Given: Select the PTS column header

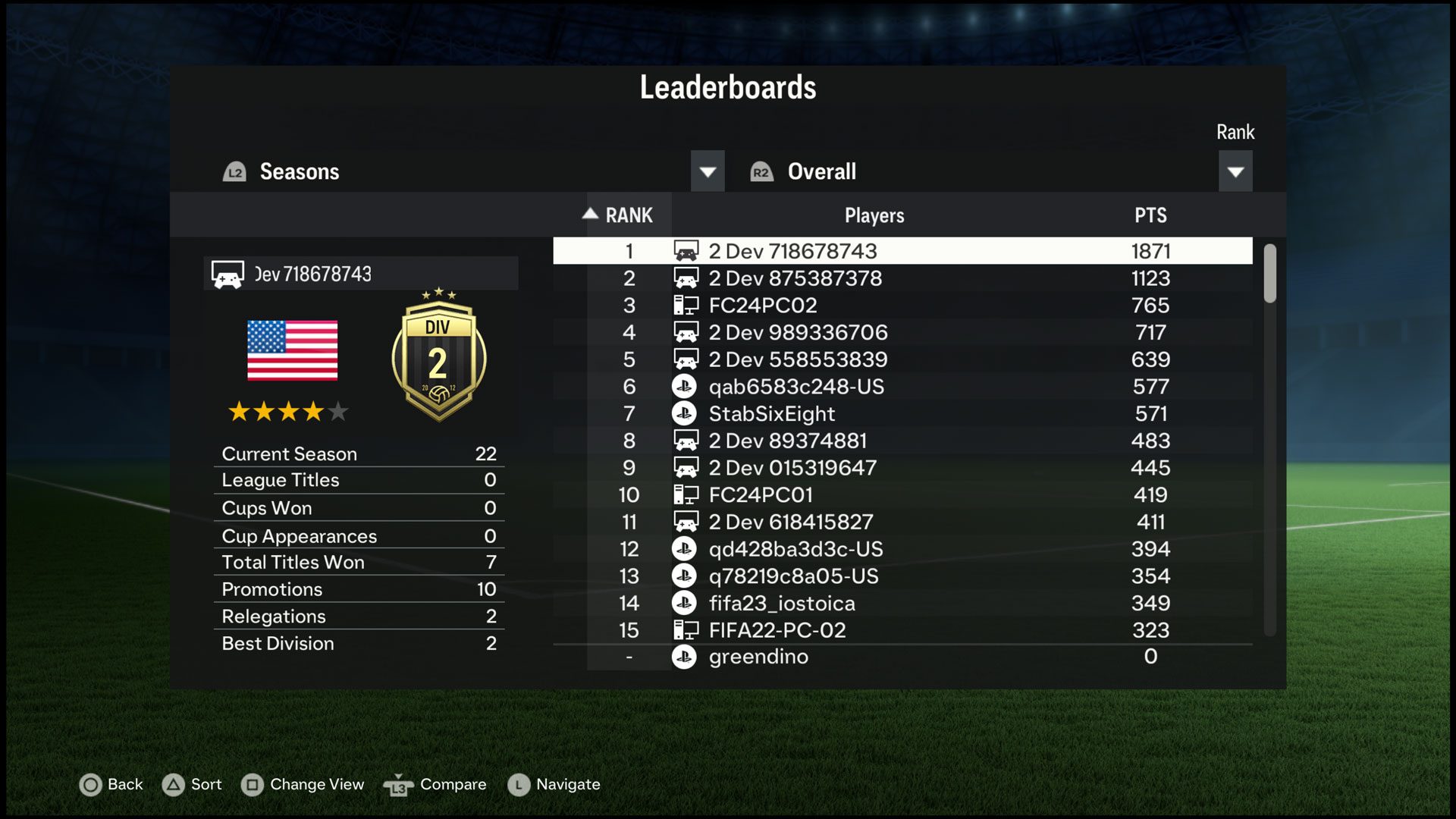Looking at the screenshot, I should [1151, 215].
